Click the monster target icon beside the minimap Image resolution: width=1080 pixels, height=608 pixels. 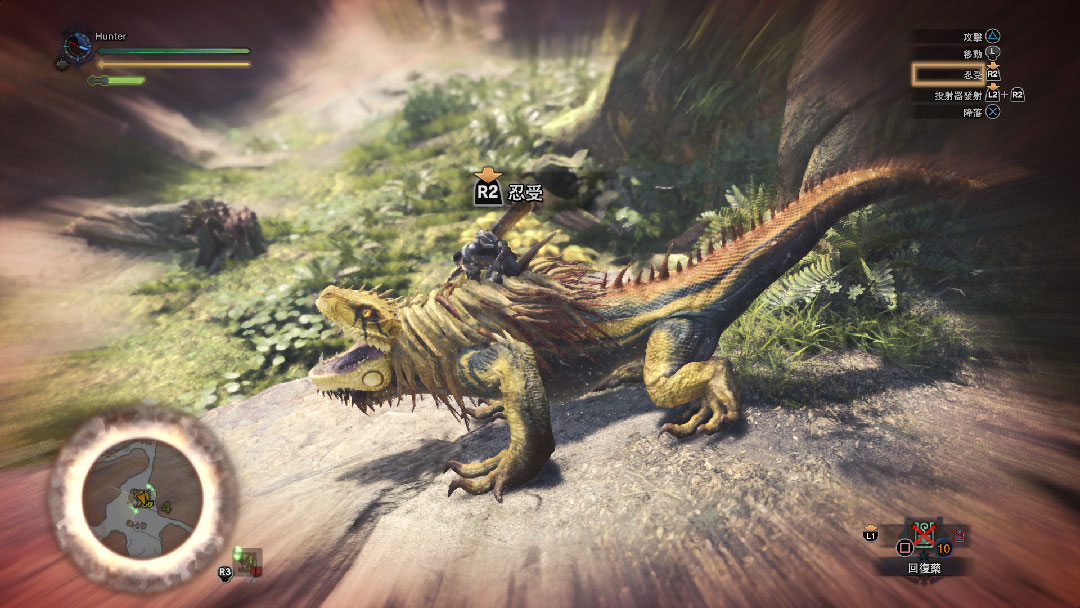246,560
